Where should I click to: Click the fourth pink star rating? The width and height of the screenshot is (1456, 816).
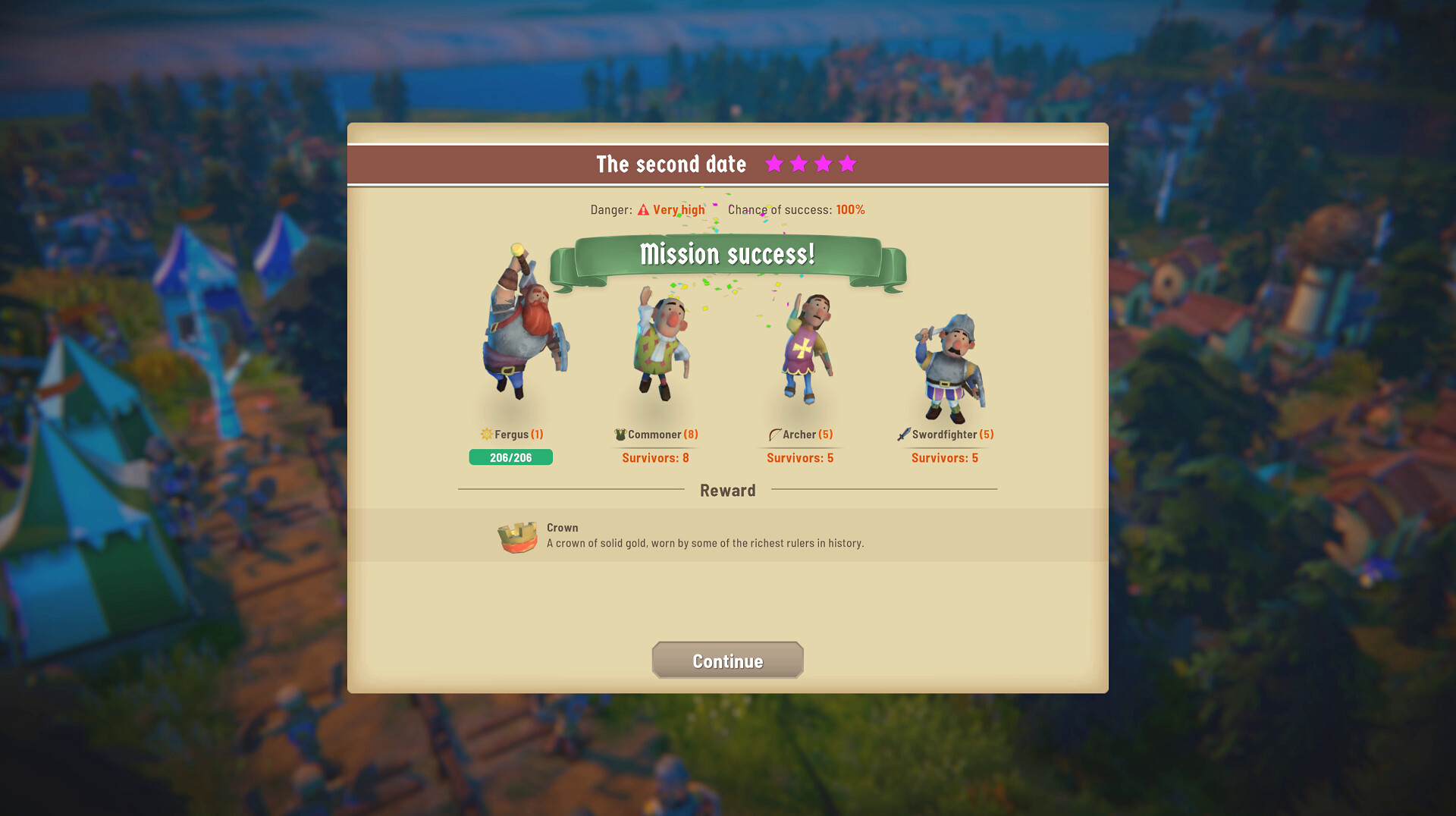[848, 163]
